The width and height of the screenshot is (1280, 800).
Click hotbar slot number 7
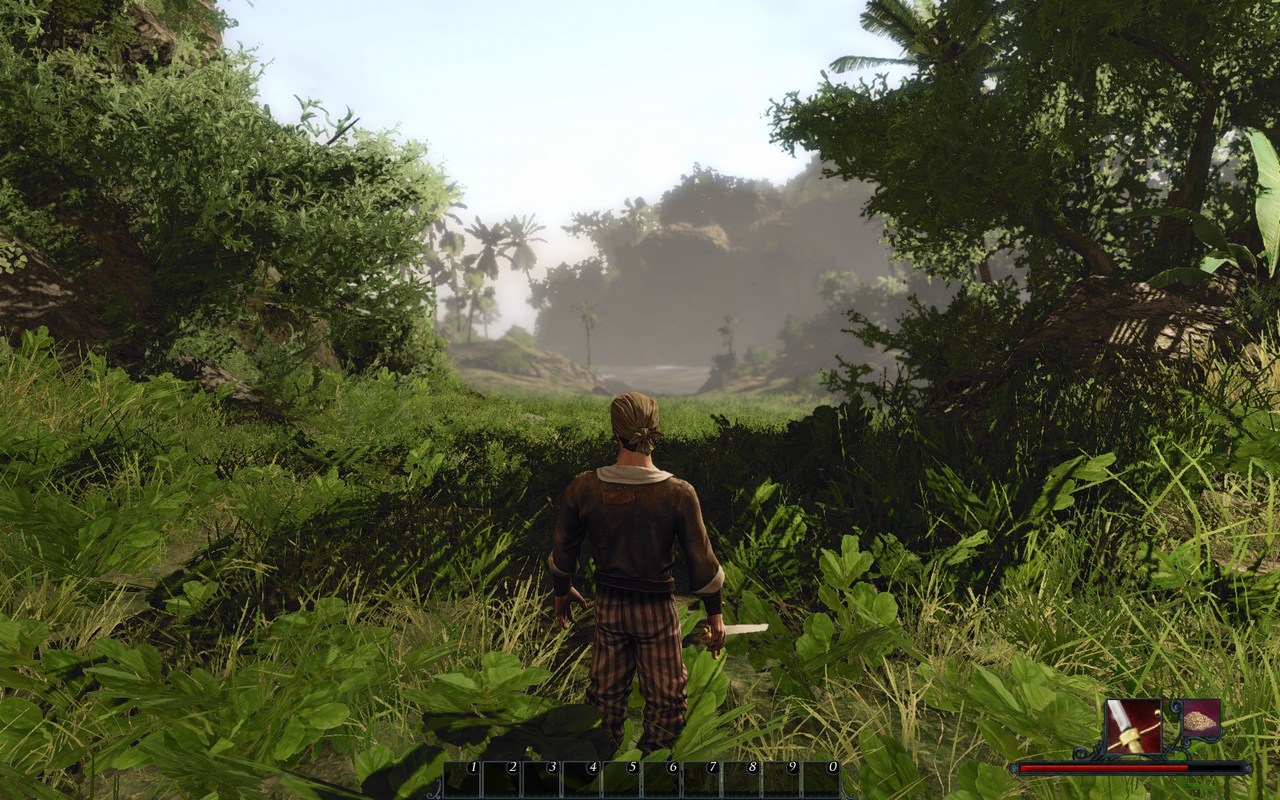(702, 780)
